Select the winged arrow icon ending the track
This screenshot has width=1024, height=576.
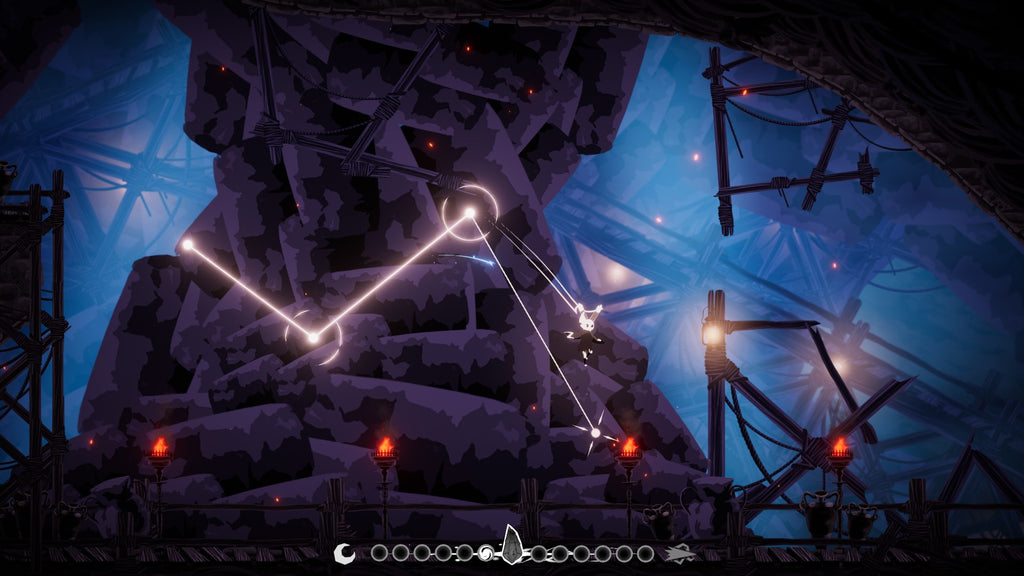click(680, 553)
